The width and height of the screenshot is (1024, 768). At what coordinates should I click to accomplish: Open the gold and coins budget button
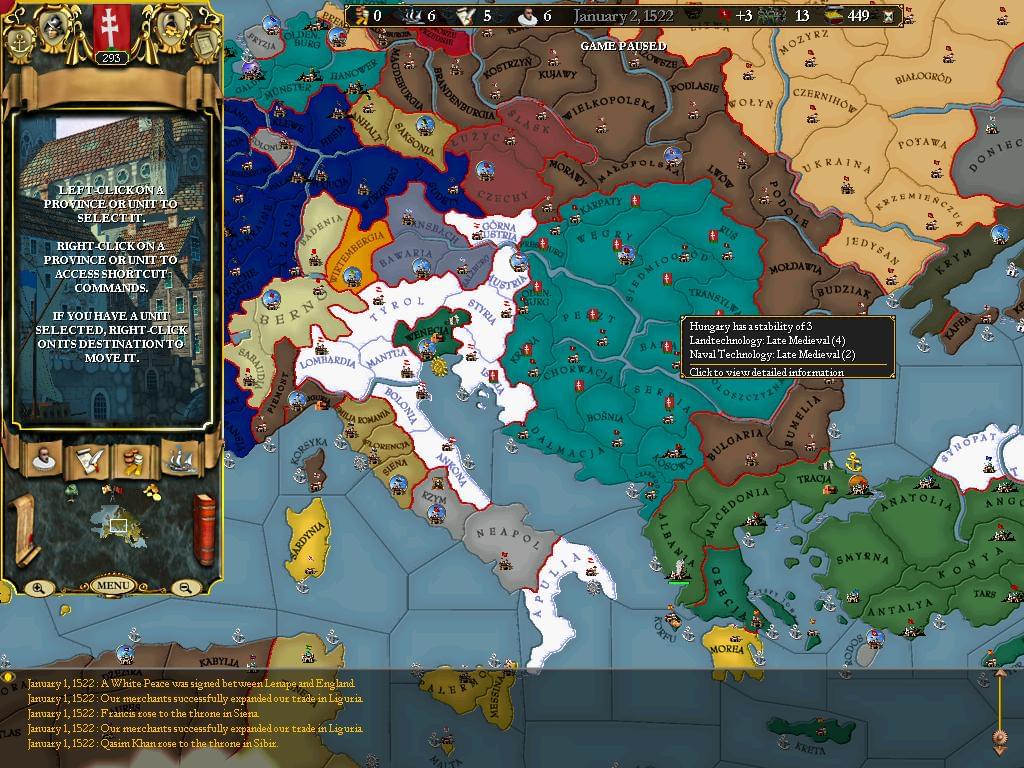[133, 459]
